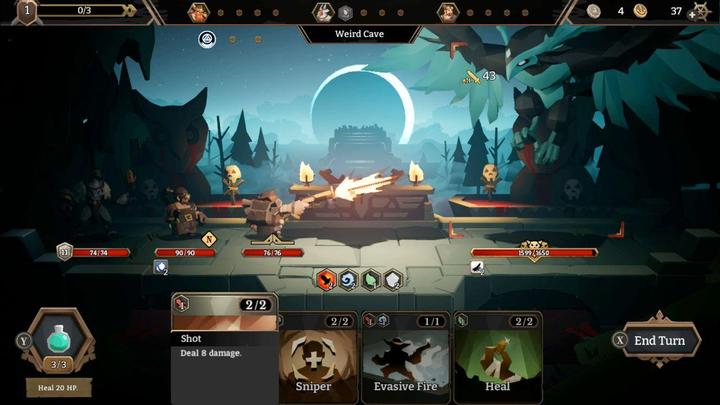The width and height of the screenshot is (720, 405).
Task: Select the third hero portrait in top bar
Action: 447,13
